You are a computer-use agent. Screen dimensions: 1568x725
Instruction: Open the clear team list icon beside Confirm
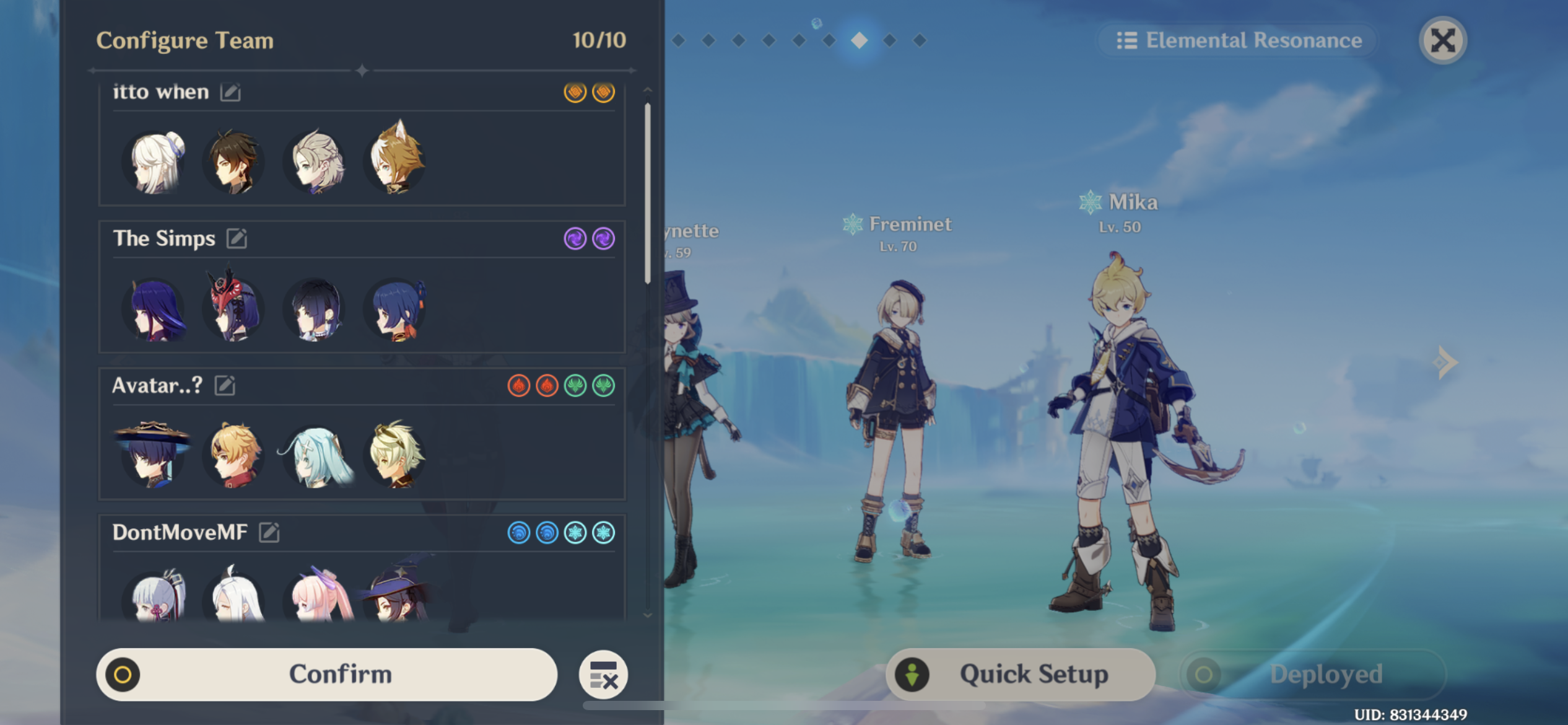click(603, 674)
